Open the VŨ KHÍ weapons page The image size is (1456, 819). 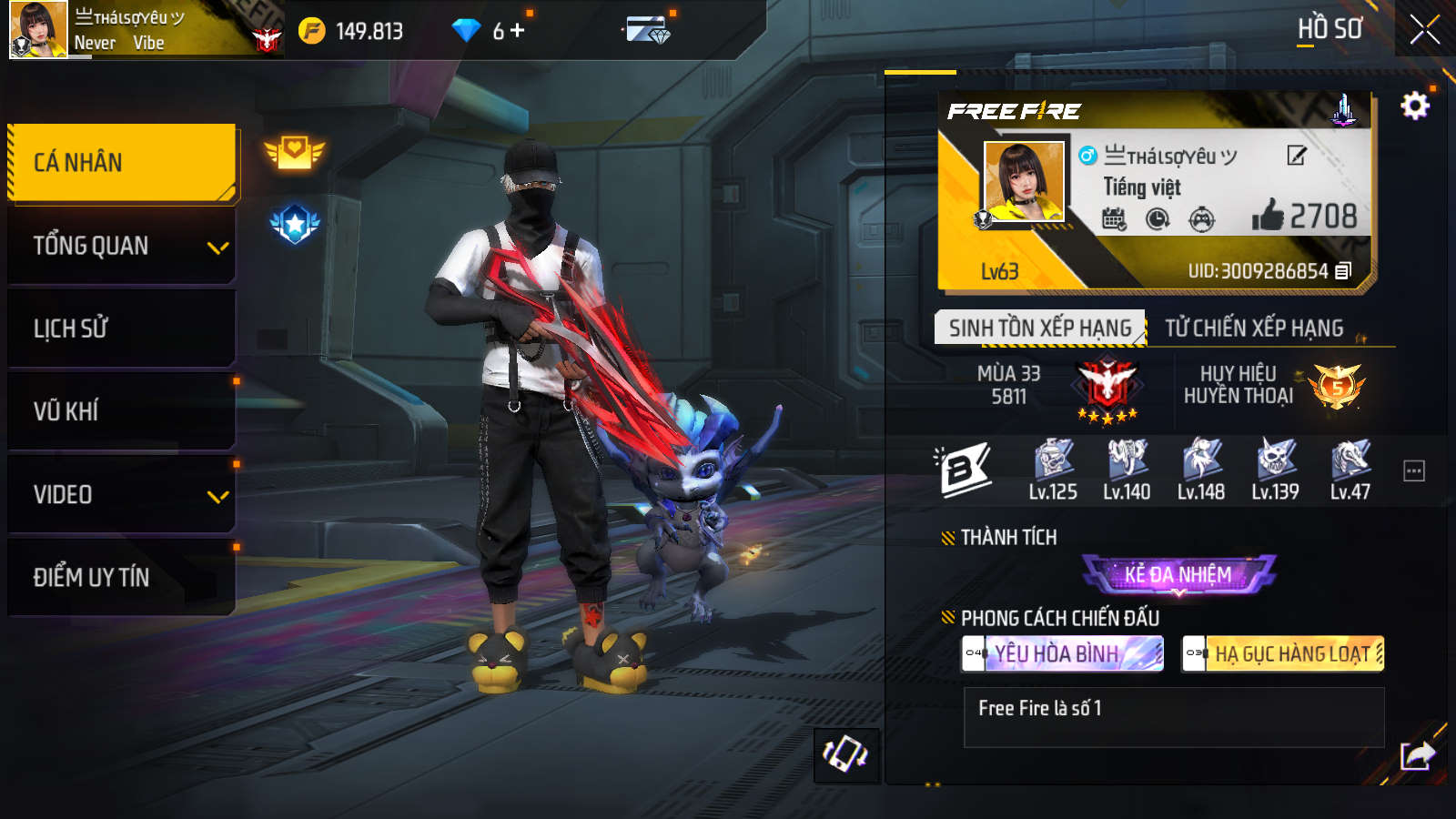pos(121,411)
